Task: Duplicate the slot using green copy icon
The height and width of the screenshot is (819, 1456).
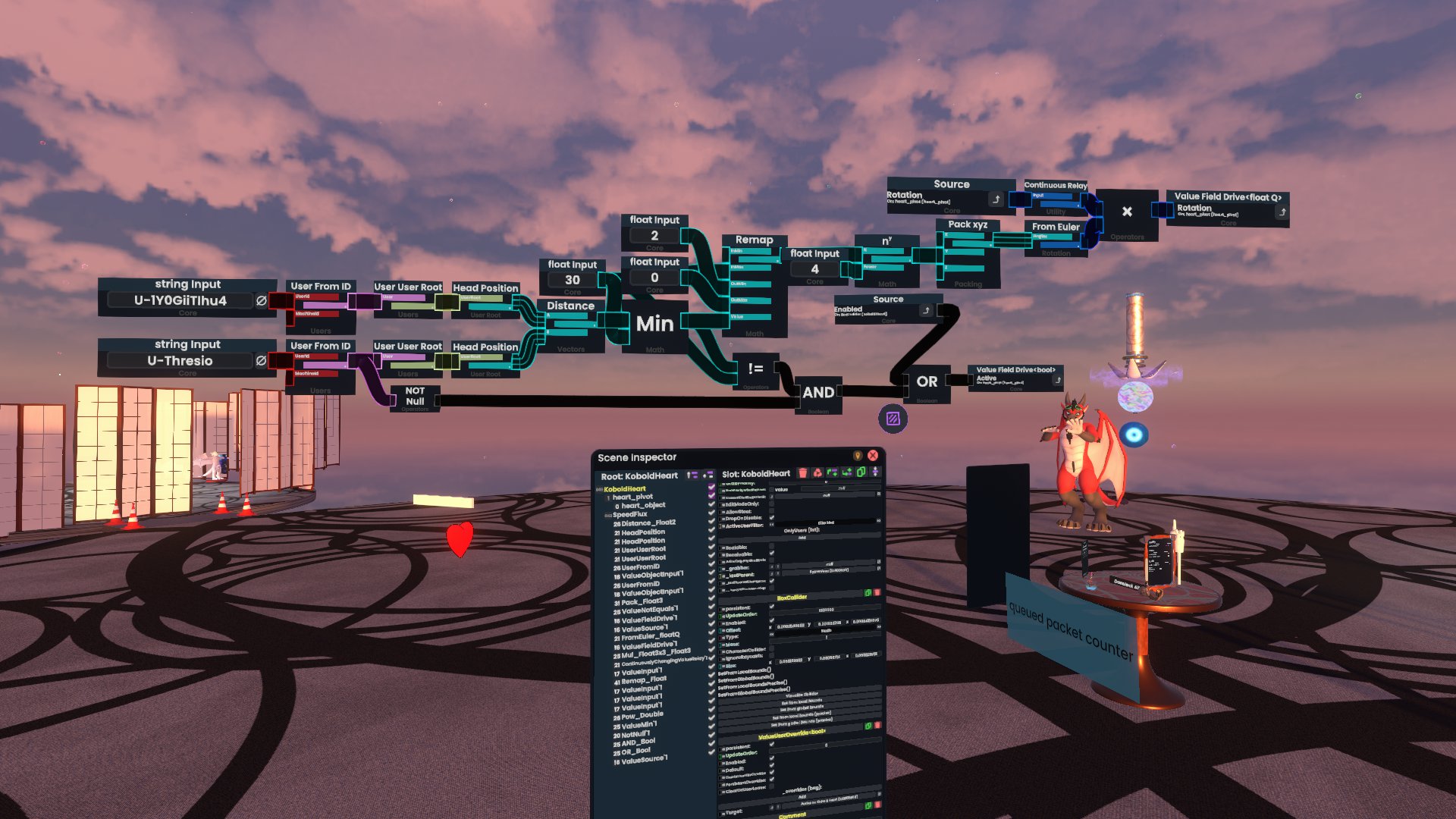Action: [861, 473]
